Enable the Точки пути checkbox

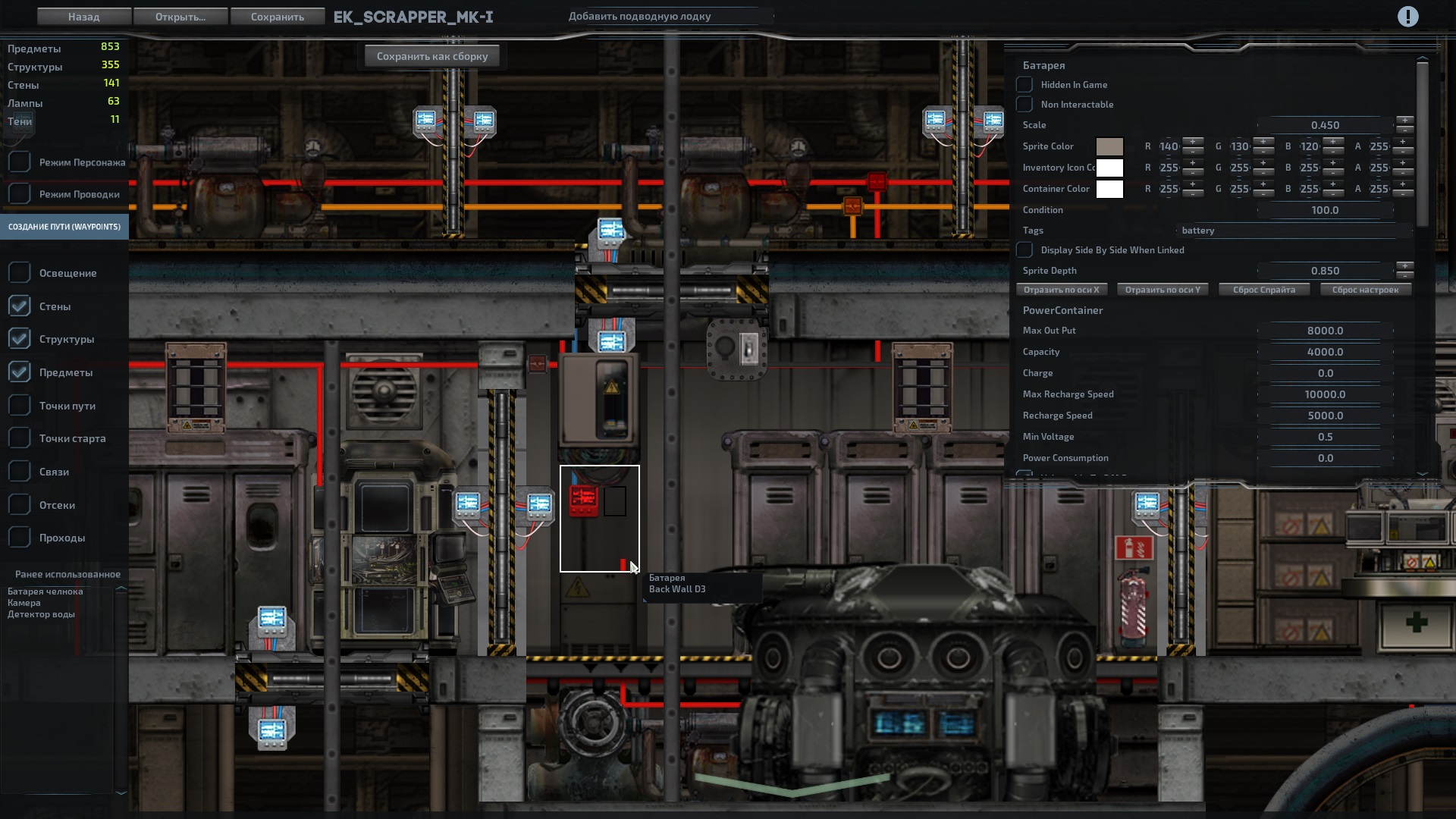pyautogui.click(x=19, y=405)
